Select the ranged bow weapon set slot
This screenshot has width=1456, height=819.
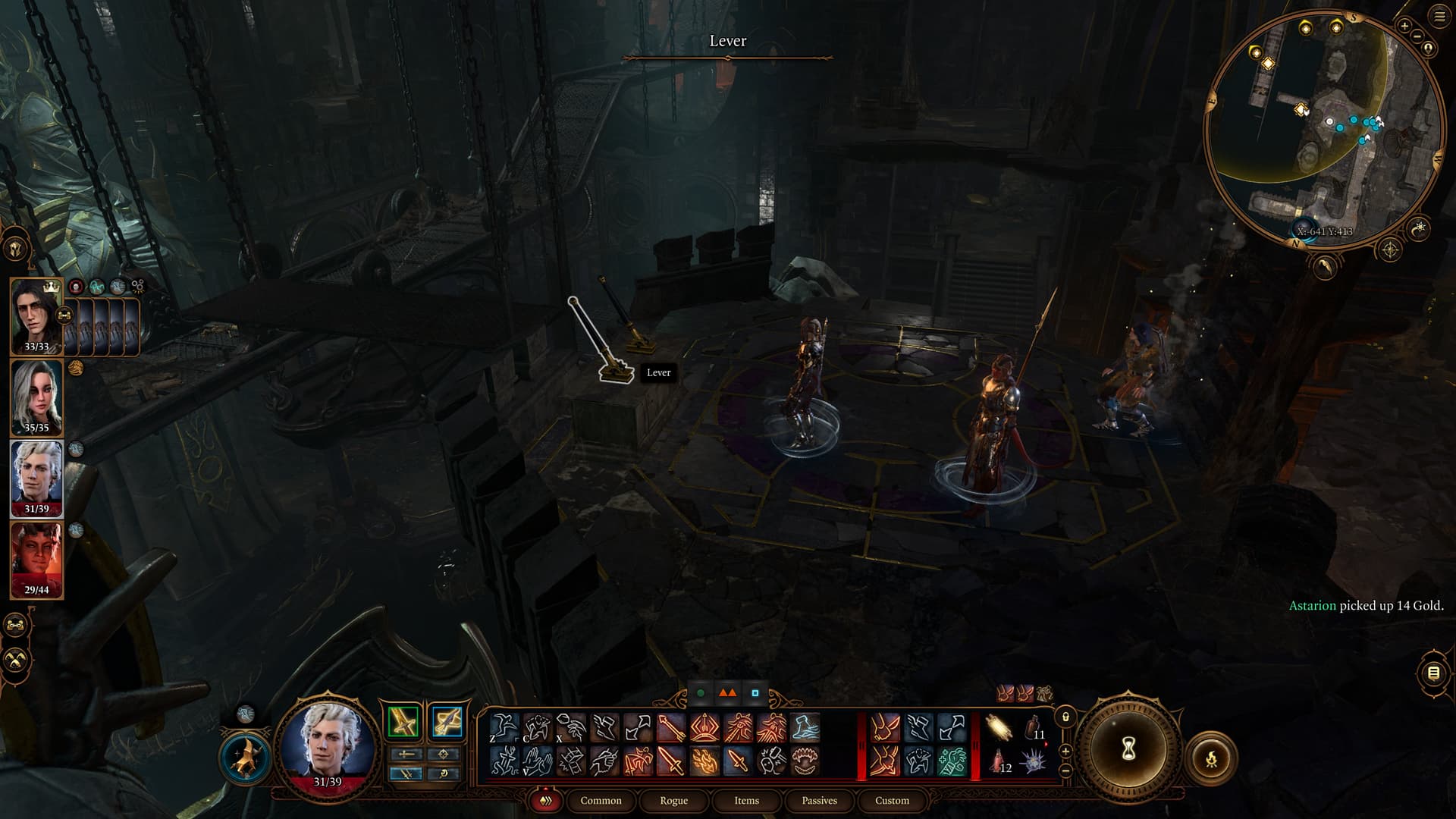pyautogui.click(x=447, y=722)
